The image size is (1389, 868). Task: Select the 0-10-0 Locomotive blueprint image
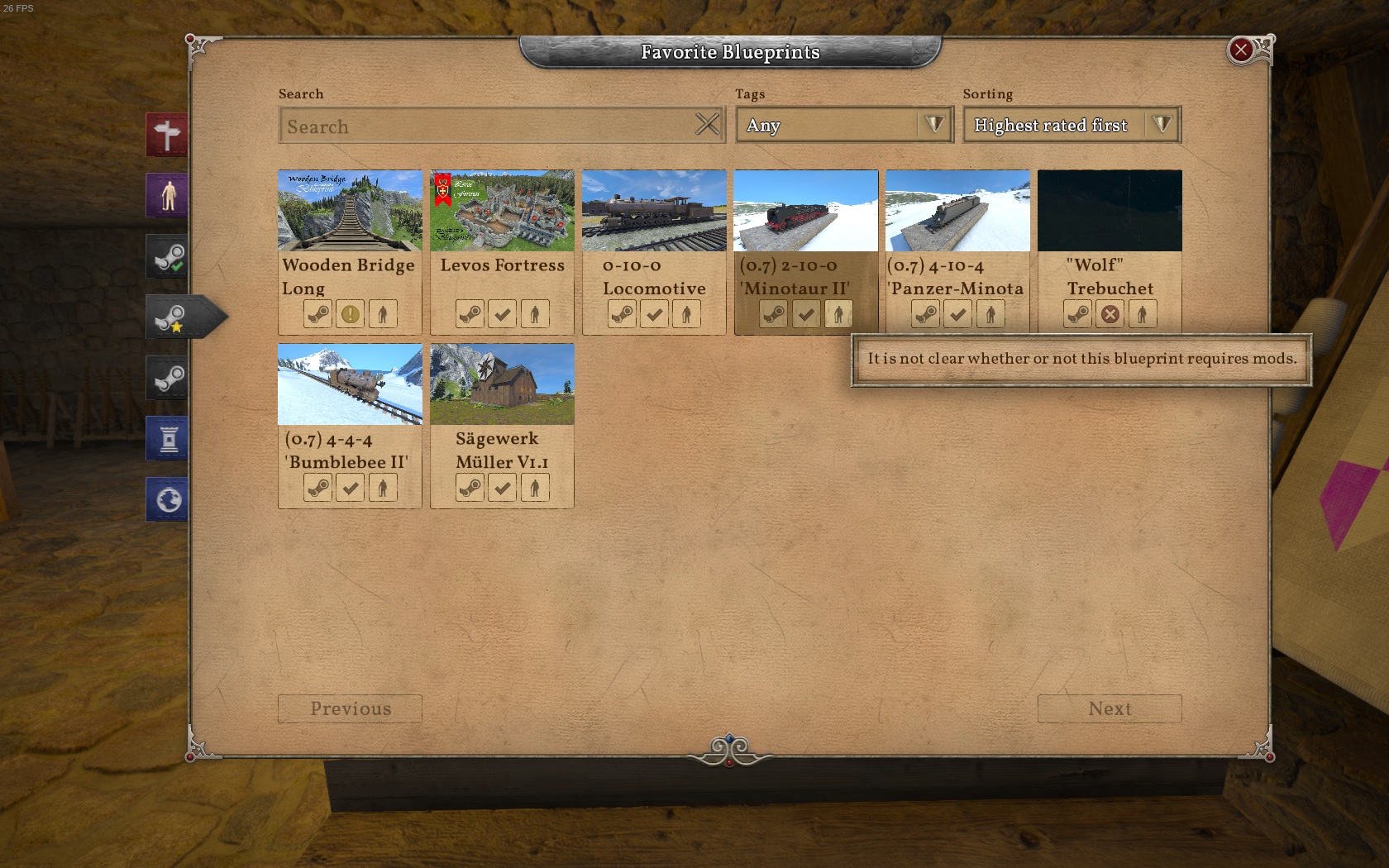(654, 211)
